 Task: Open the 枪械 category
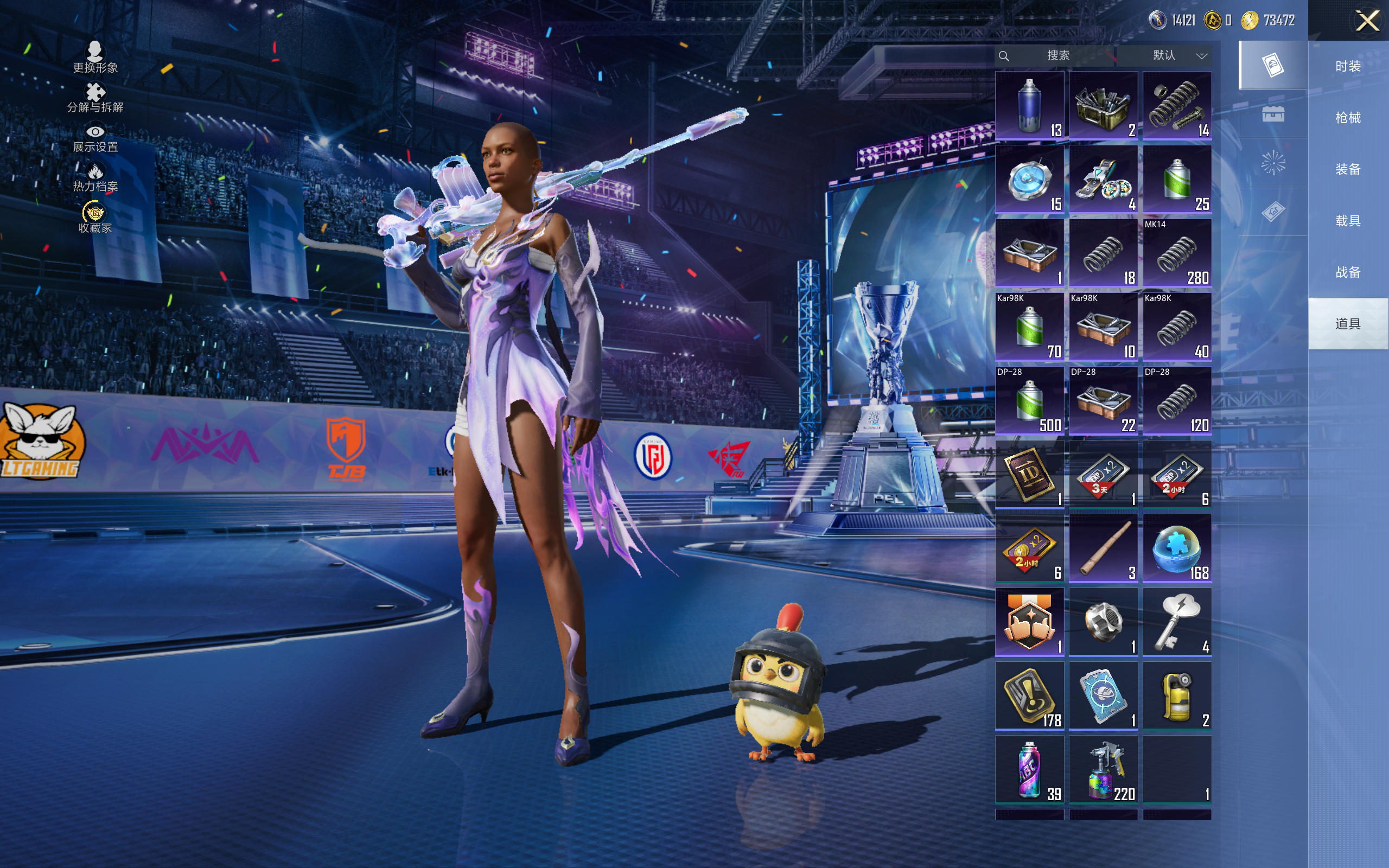(x=1348, y=118)
